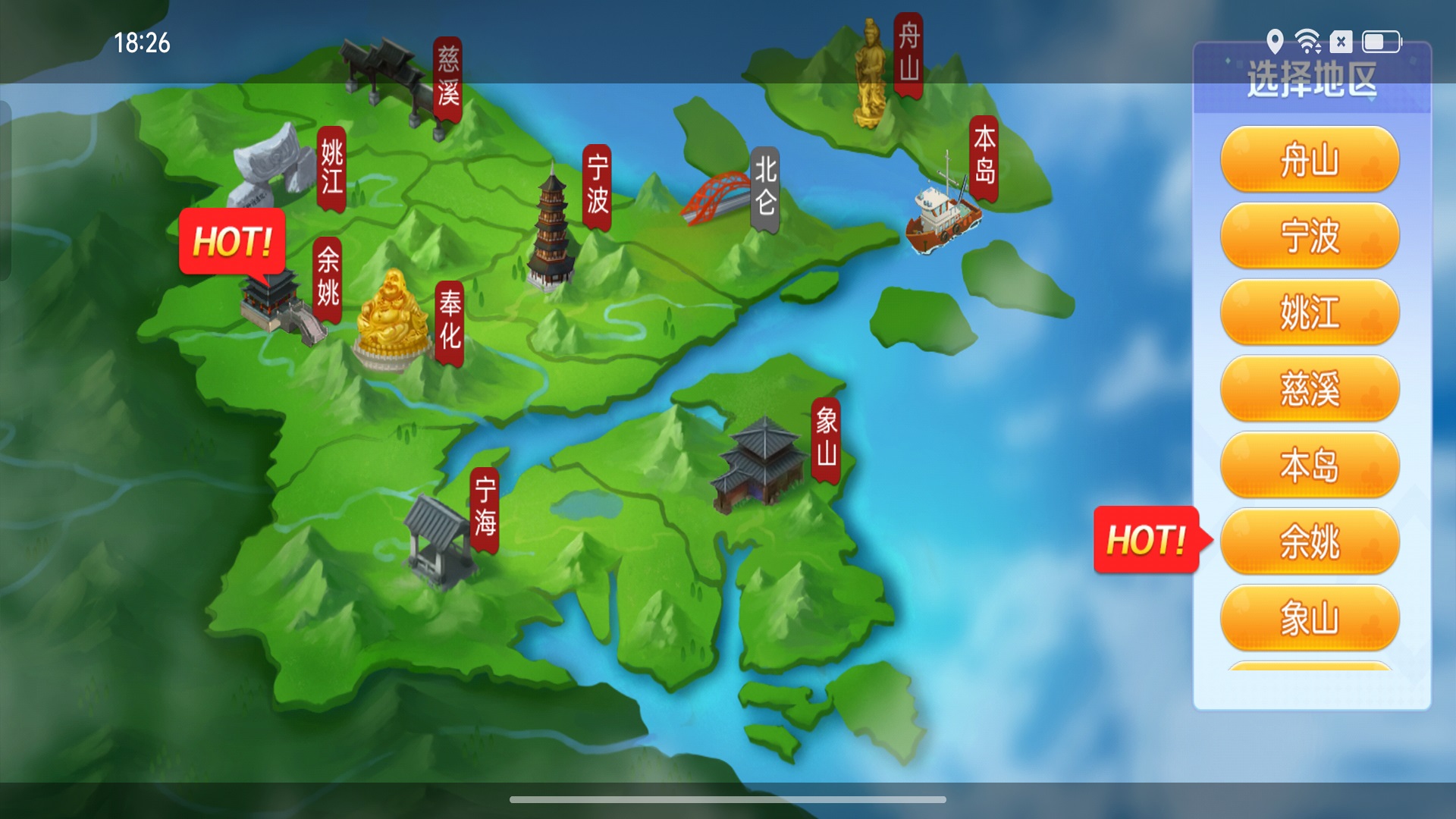The image size is (1456, 819).
Task: Choose the 舟山 banner on the map
Action: click(x=908, y=54)
